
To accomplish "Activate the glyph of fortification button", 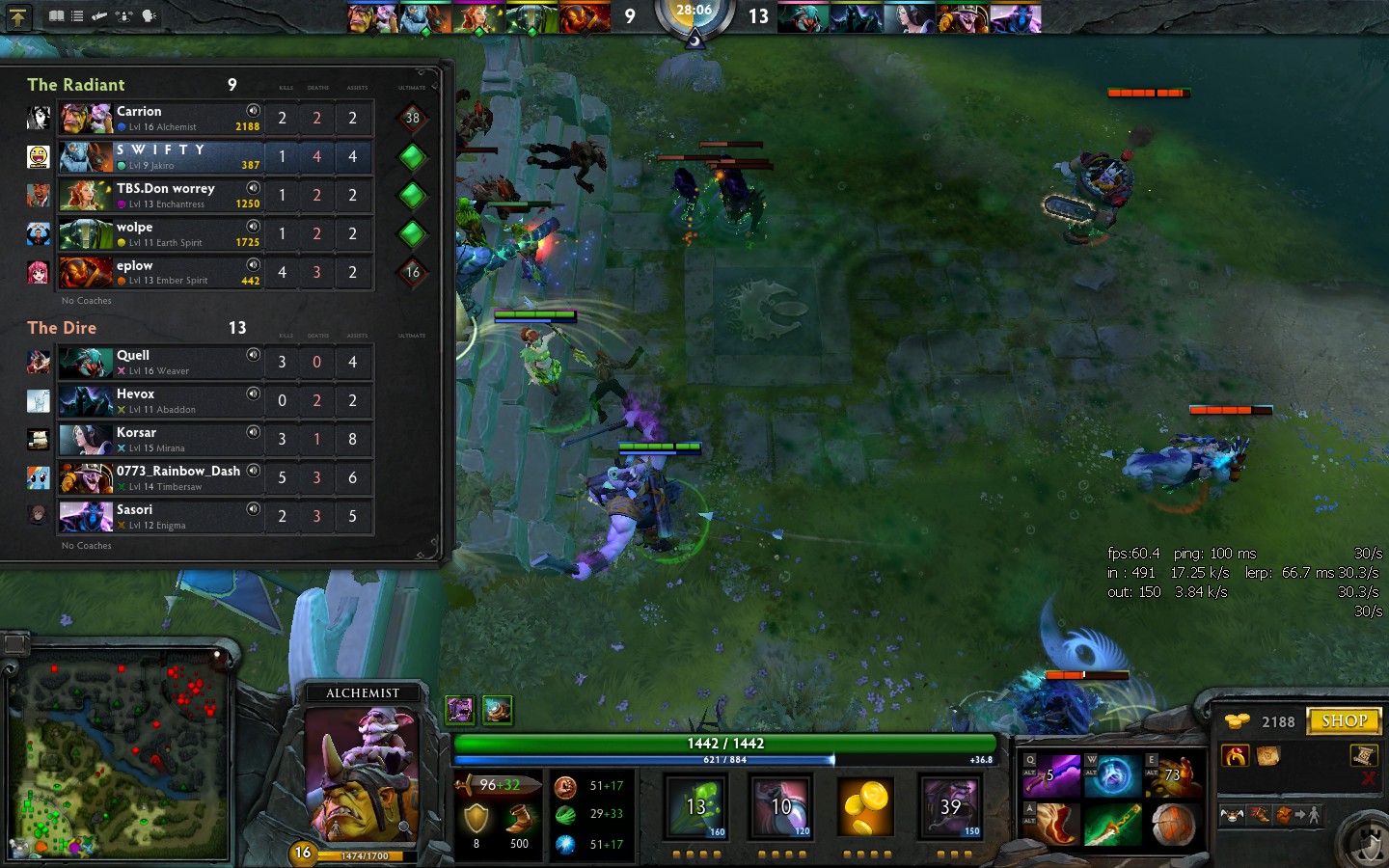I will tap(1367, 845).
